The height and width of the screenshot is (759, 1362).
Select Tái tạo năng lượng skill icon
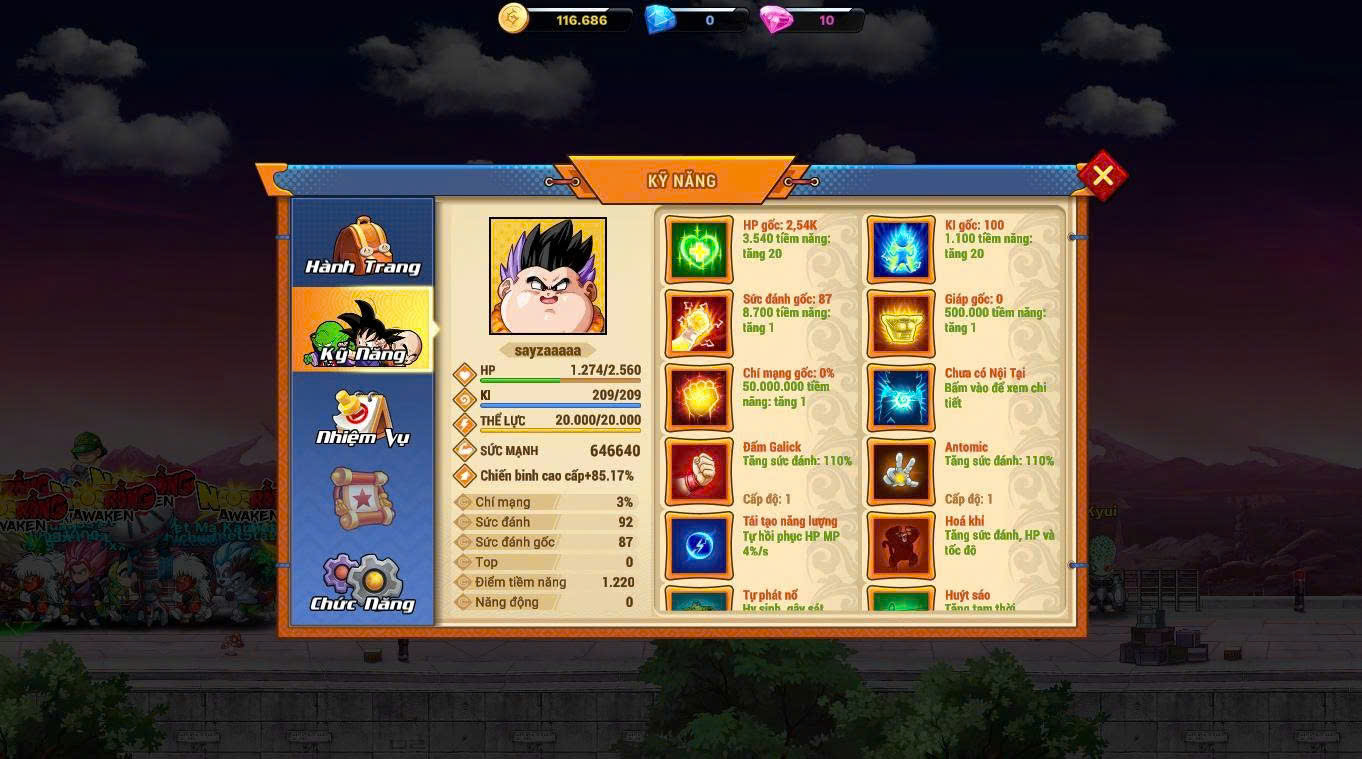tap(699, 545)
